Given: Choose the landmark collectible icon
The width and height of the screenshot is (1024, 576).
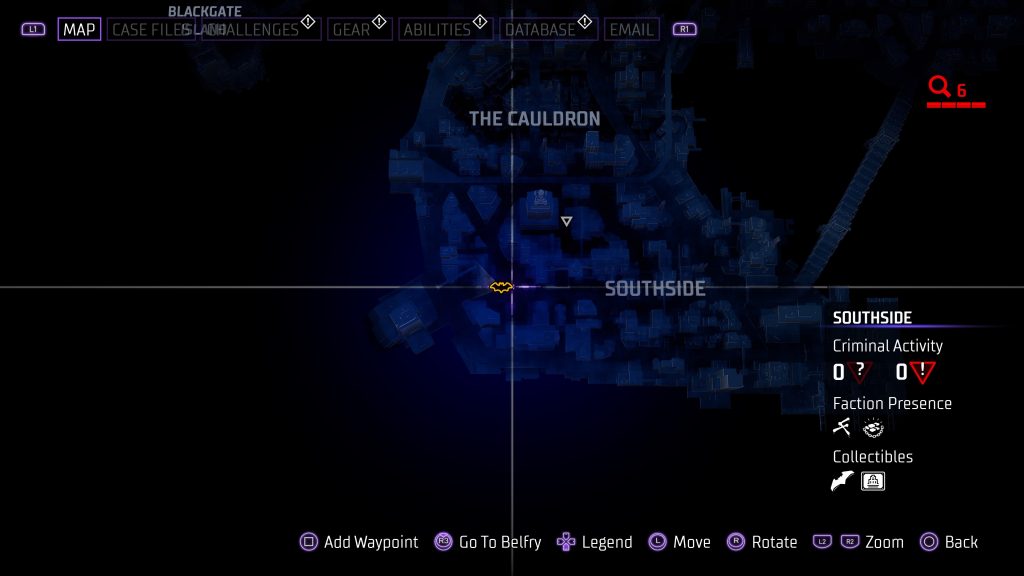Looking at the screenshot, I should 873,482.
